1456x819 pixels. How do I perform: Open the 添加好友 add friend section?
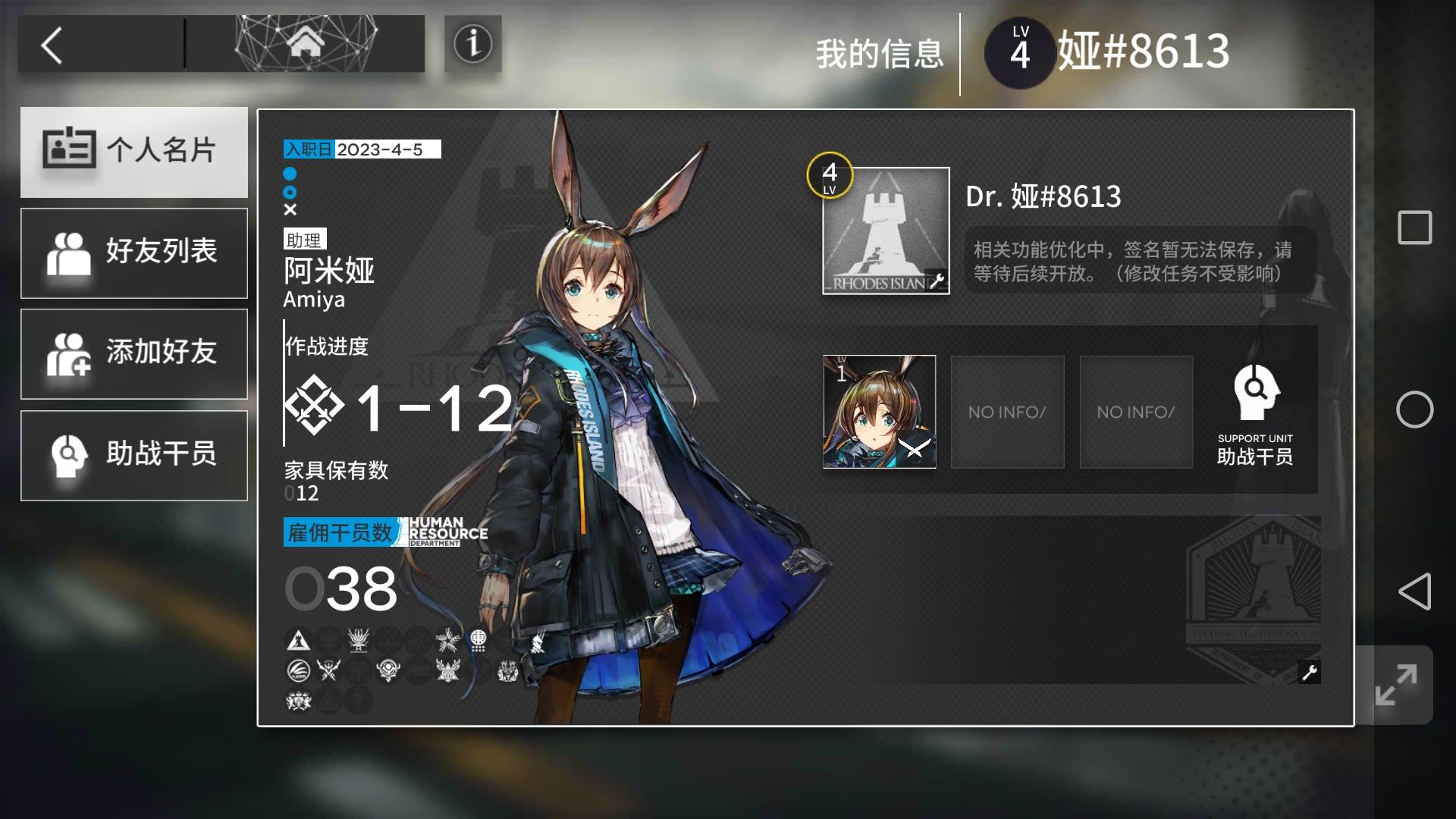[x=134, y=353]
